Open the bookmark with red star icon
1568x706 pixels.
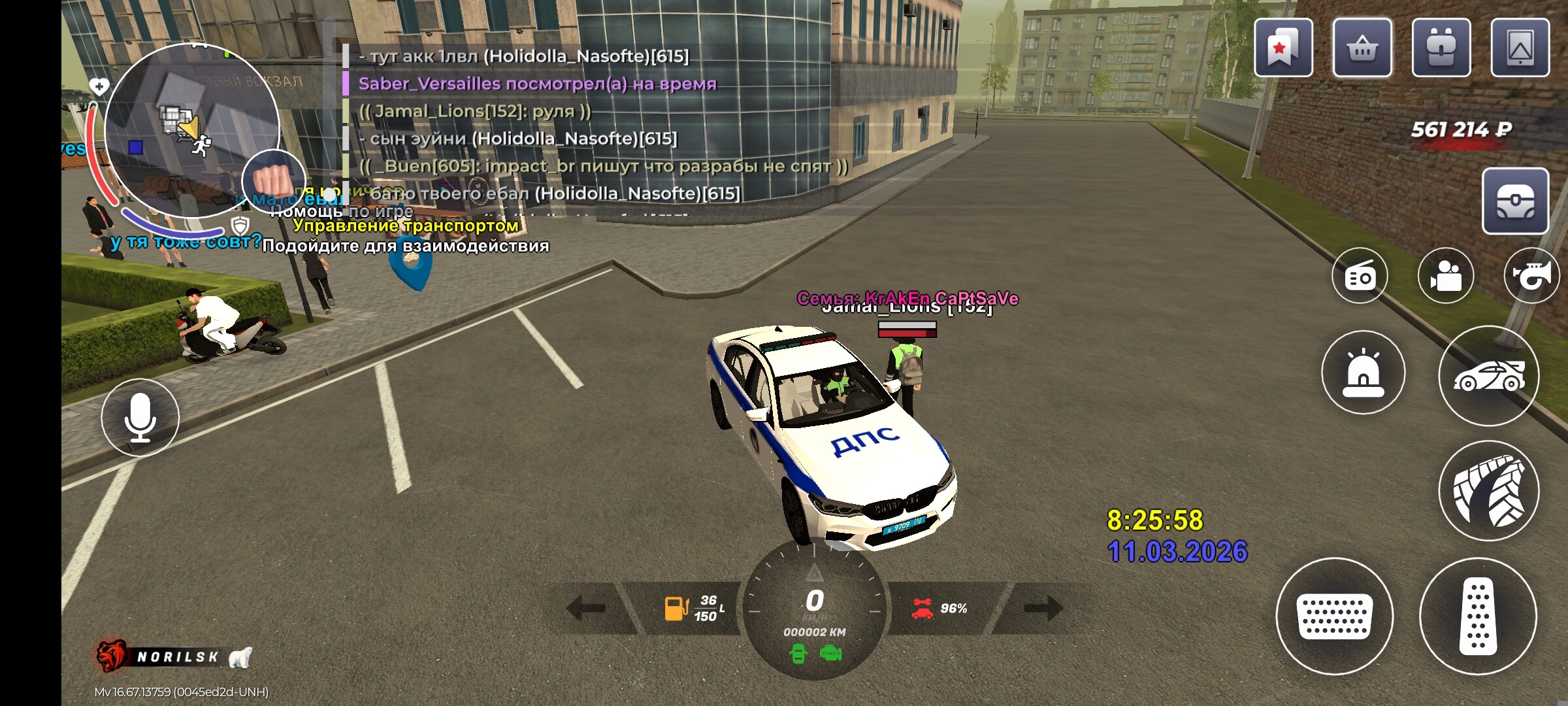[x=1283, y=48]
